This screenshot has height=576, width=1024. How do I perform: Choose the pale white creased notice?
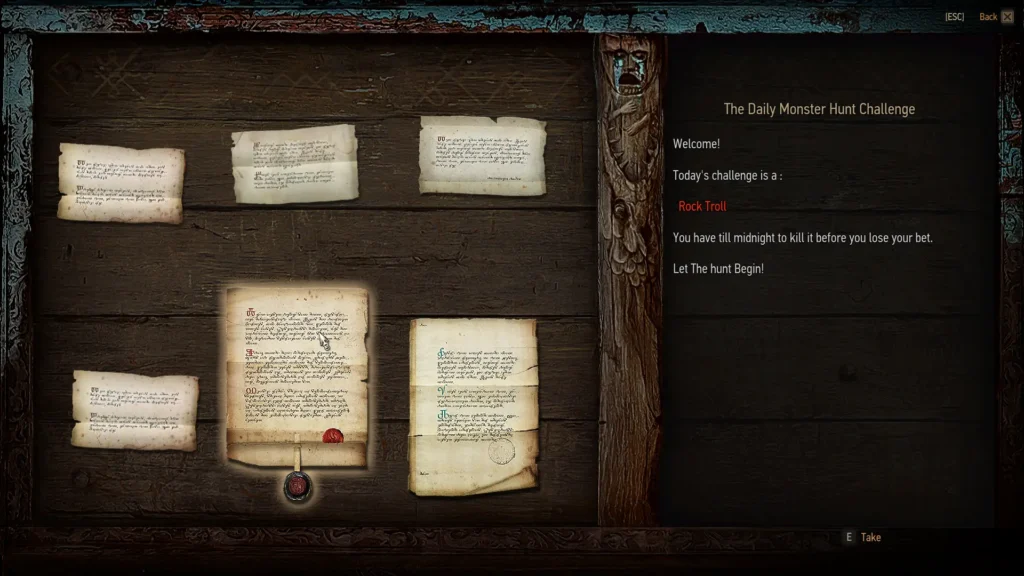[295, 163]
